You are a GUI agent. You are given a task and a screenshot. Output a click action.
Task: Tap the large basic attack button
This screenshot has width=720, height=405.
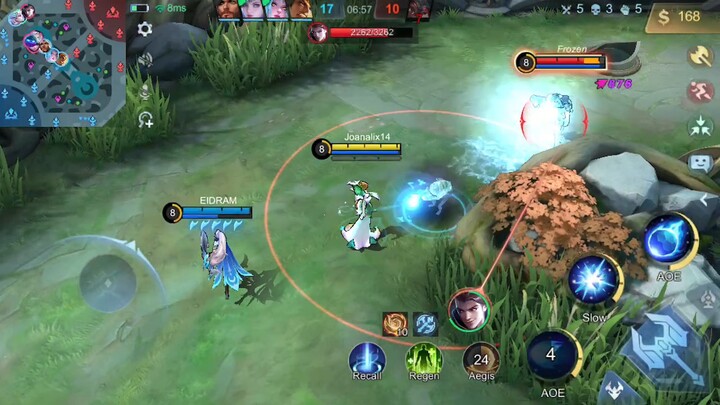tap(666, 343)
